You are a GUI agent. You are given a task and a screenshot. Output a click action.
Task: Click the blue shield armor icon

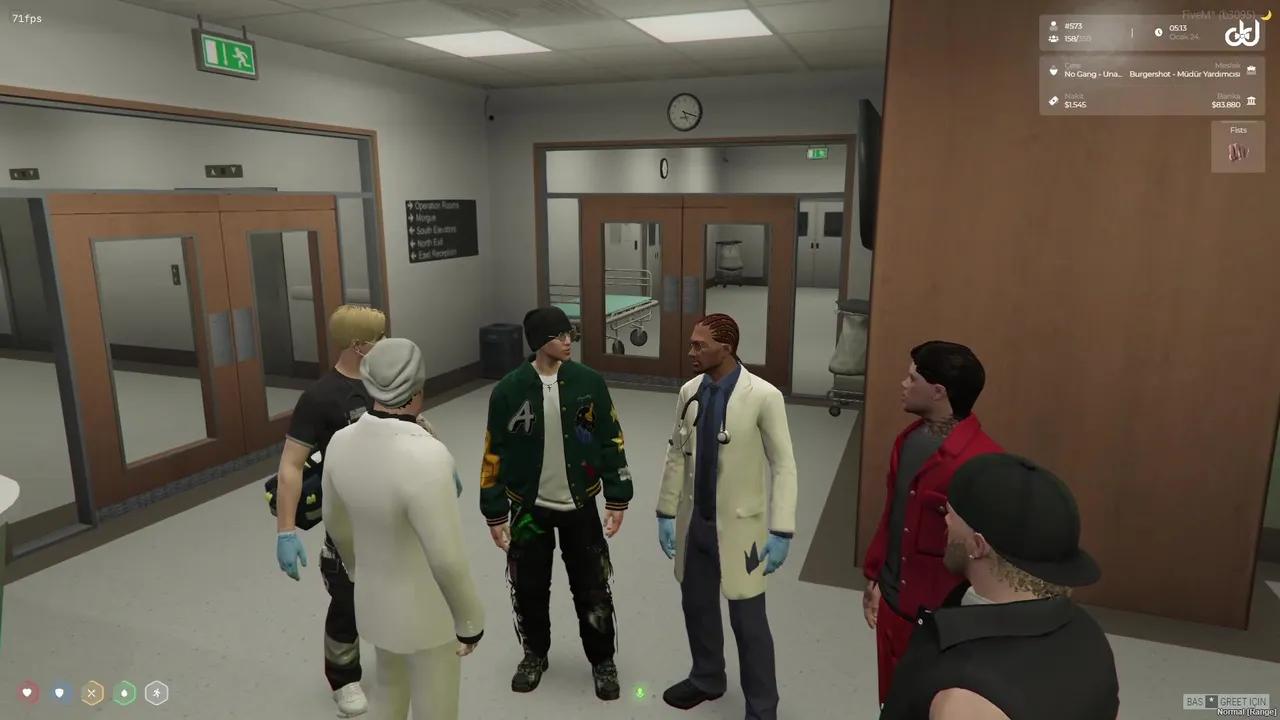click(x=60, y=692)
